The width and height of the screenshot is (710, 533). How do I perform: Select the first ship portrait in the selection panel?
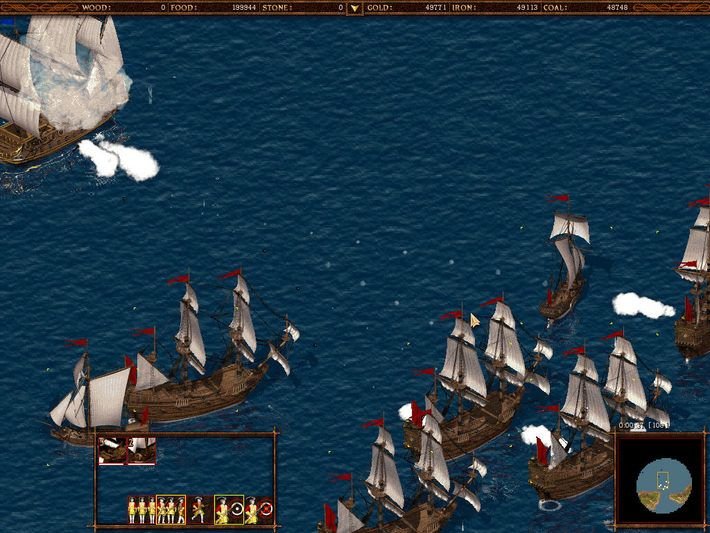point(112,452)
